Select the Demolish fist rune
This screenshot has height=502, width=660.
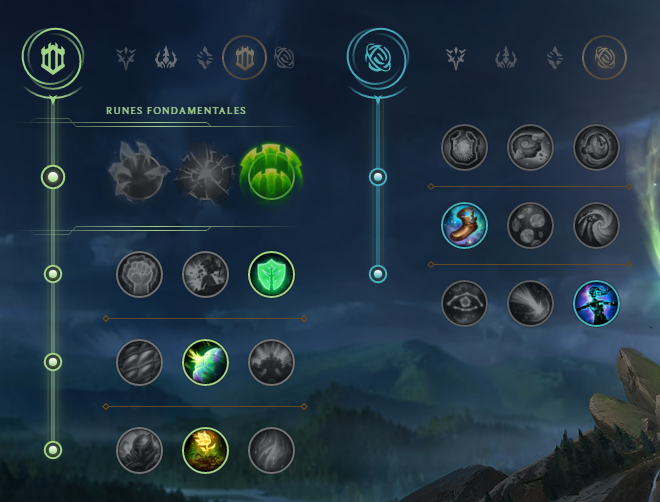tap(139, 274)
